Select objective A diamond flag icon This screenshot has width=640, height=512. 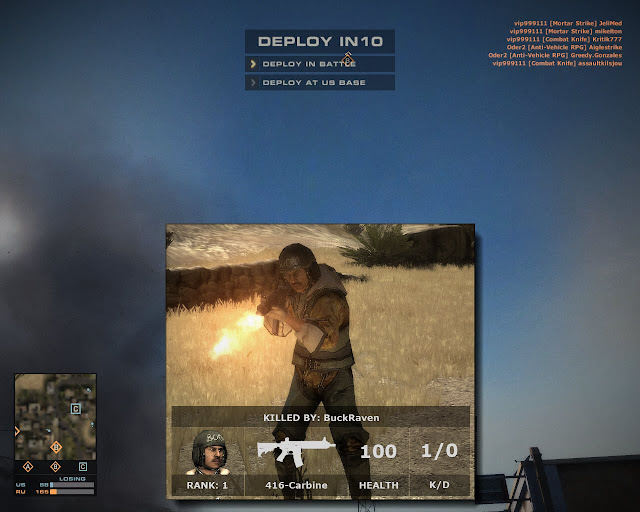(x=28, y=466)
